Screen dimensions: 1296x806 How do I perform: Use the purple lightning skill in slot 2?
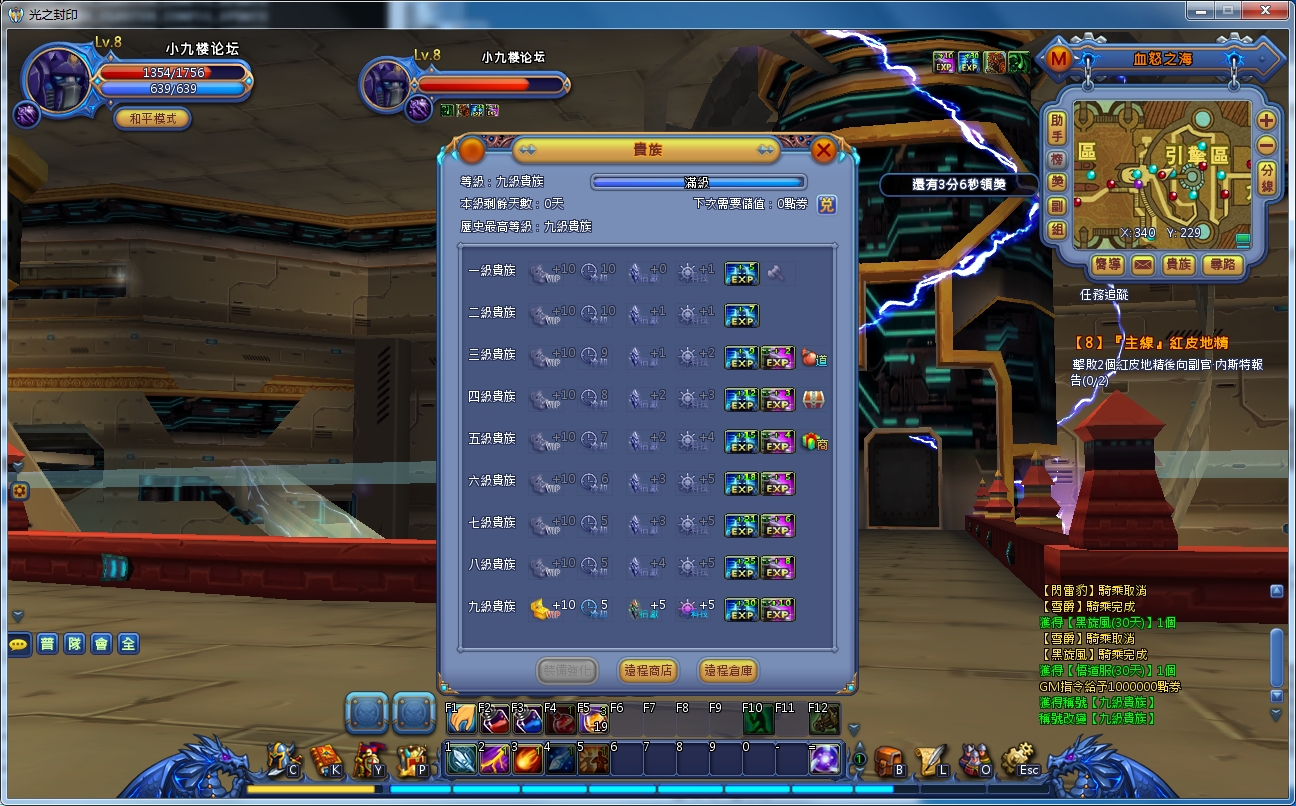(x=494, y=760)
